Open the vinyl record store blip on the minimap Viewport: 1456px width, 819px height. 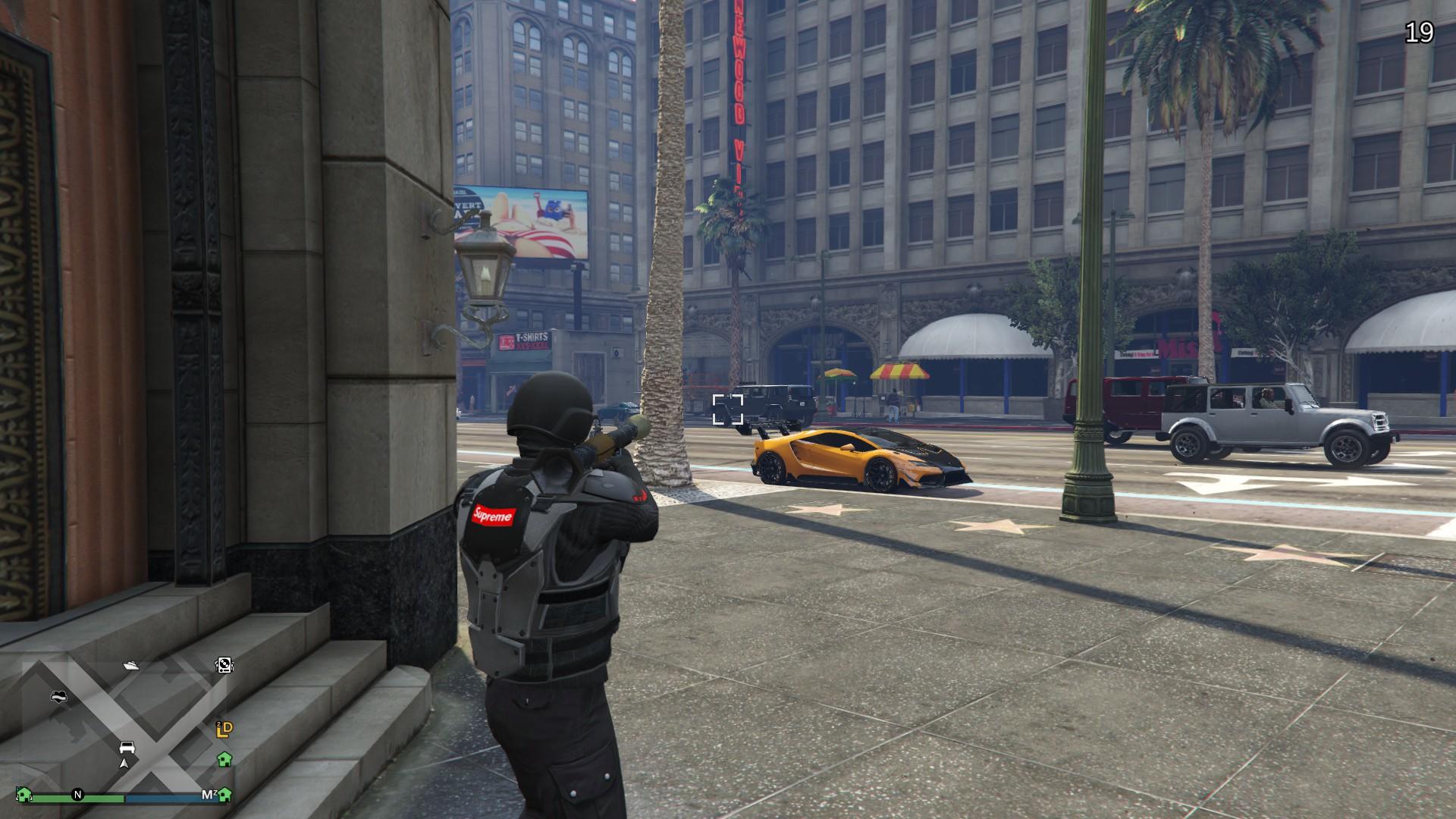coord(224,666)
